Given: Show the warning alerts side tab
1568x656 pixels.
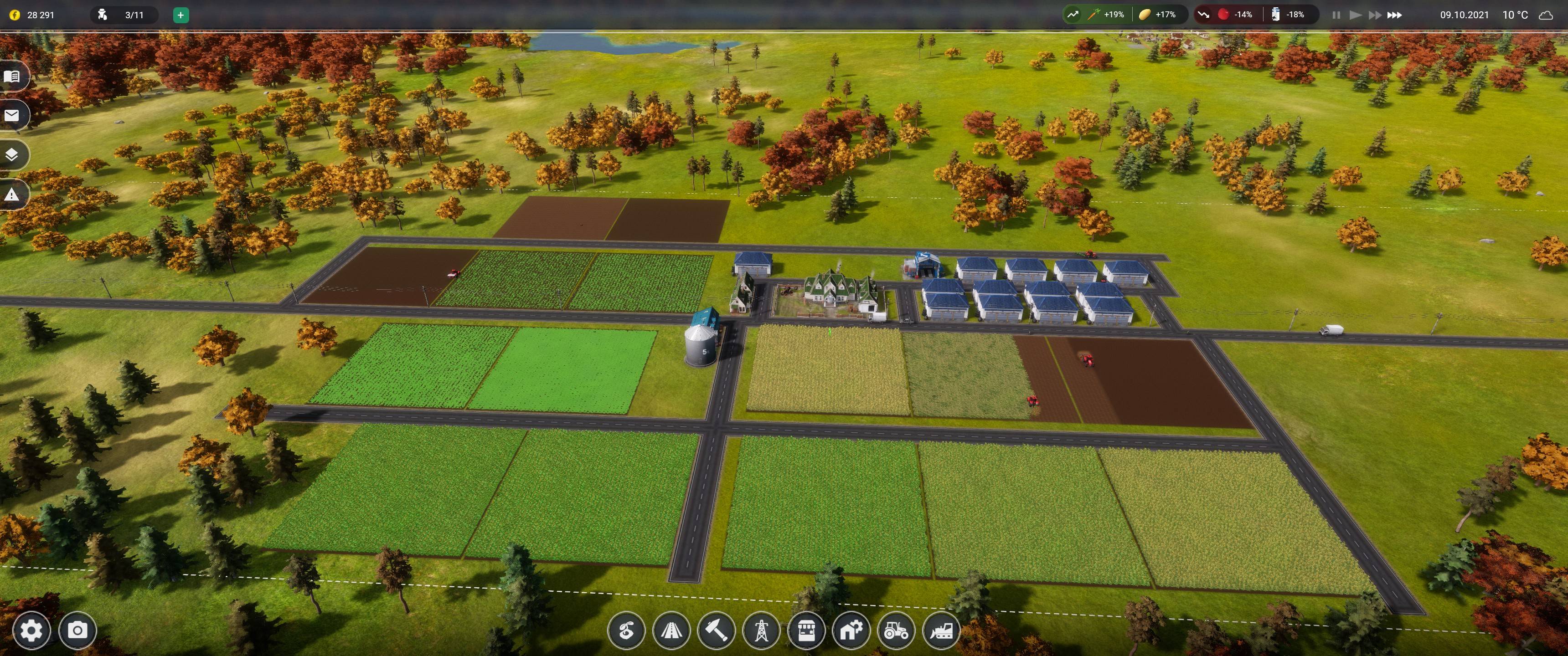Looking at the screenshot, I should [12, 195].
